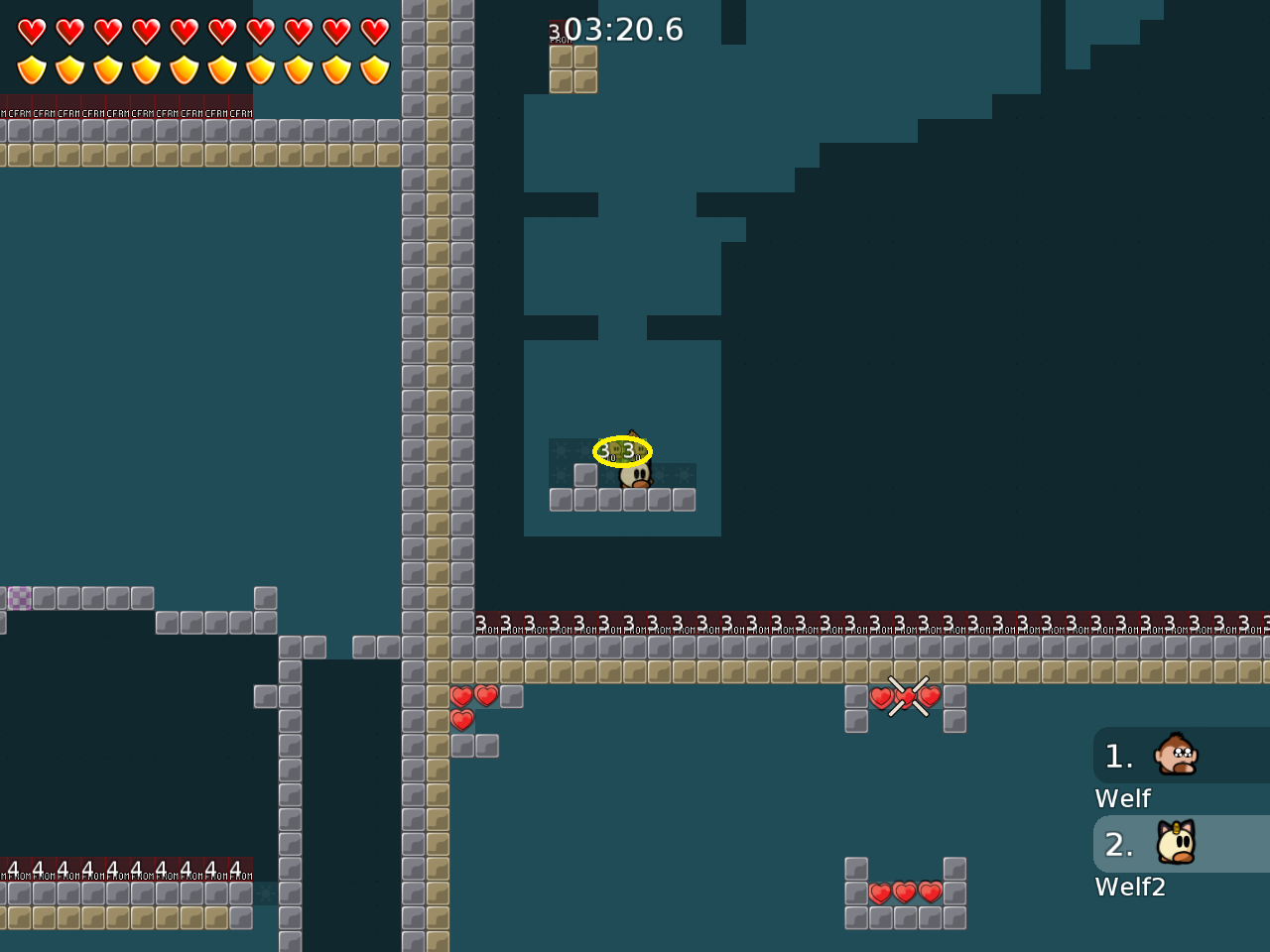Toggle the single heart pickup below the heart pair
Image resolution: width=1270 pixels, height=952 pixels.
pyautogui.click(x=462, y=721)
